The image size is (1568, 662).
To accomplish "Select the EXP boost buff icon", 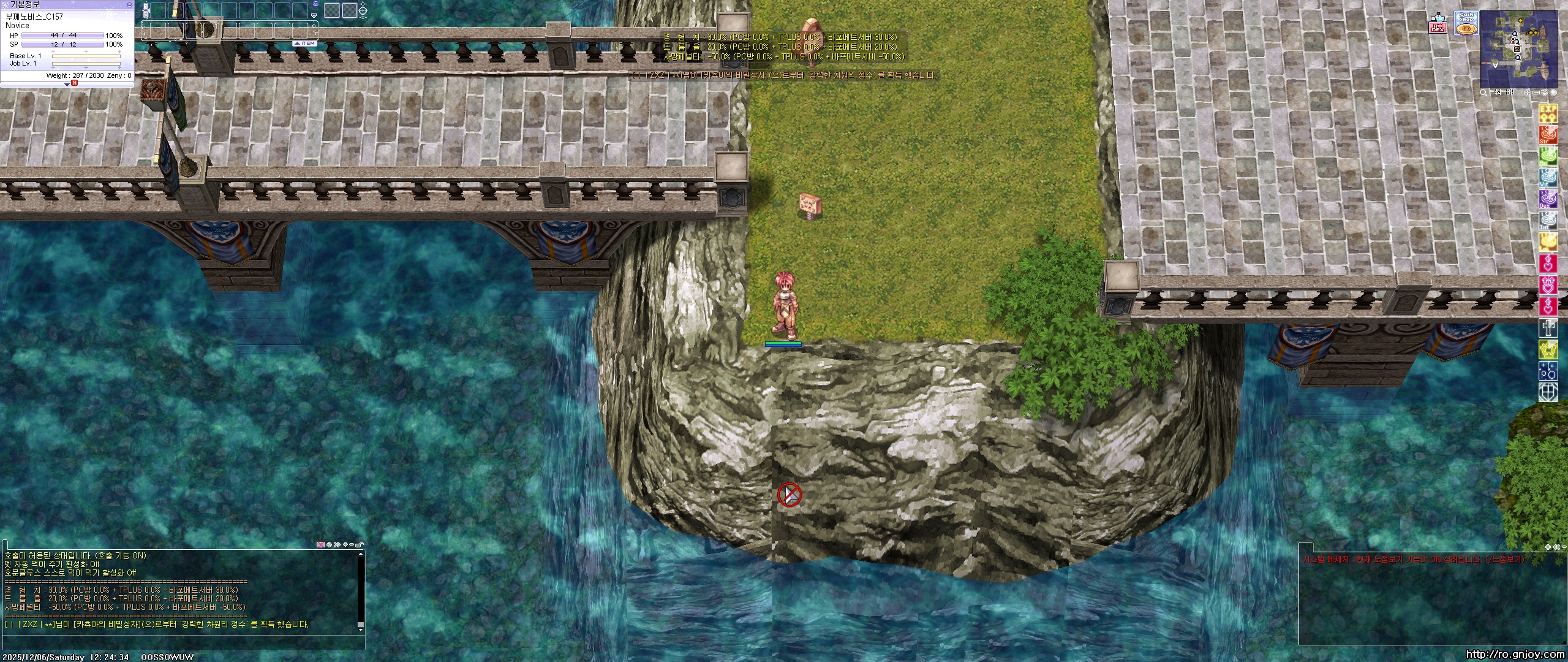I will point(1549,113).
